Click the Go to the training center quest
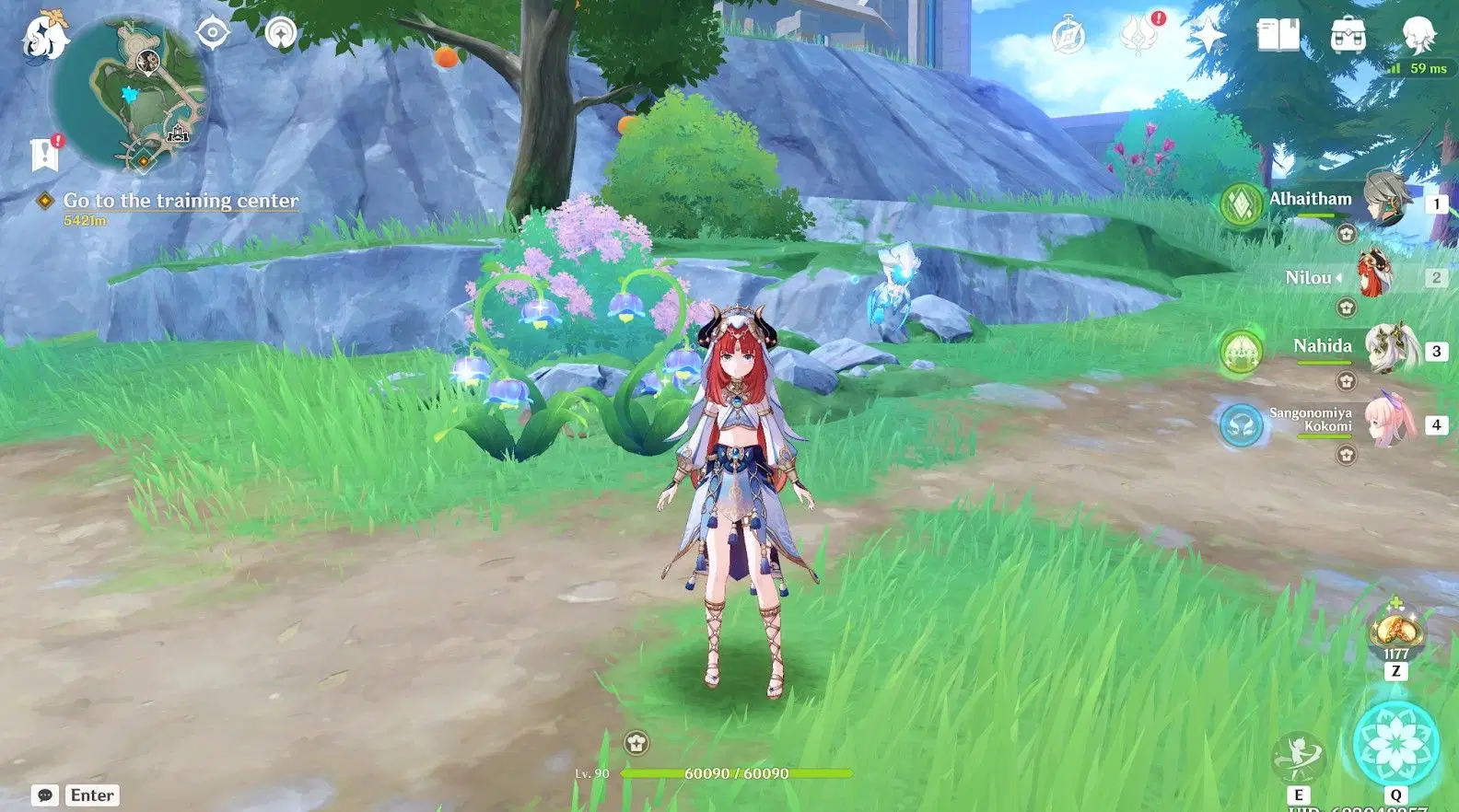Viewport: 1459px width, 812px height. click(180, 200)
